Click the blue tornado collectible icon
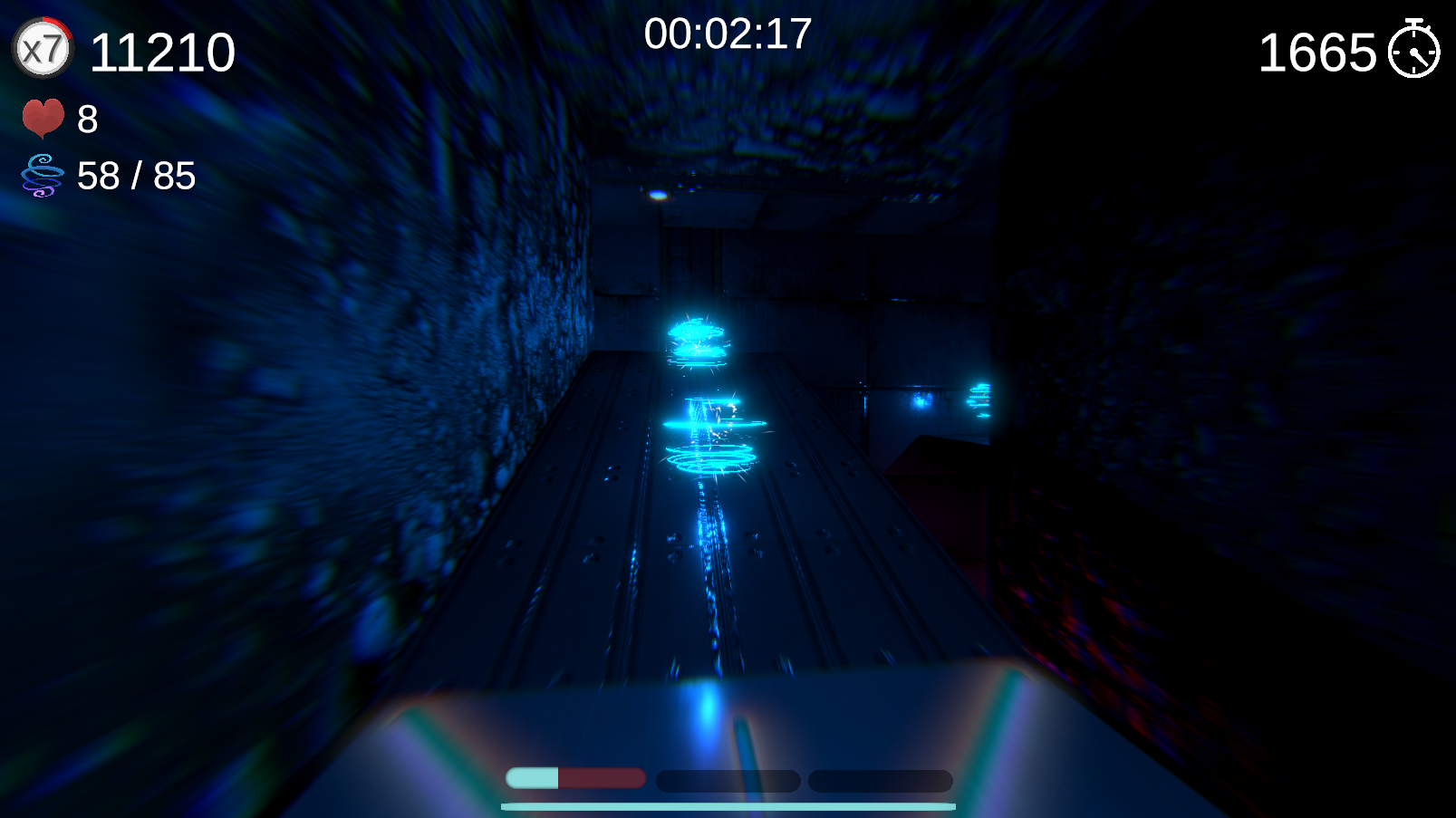The width and height of the screenshot is (1456, 818). click(x=41, y=175)
